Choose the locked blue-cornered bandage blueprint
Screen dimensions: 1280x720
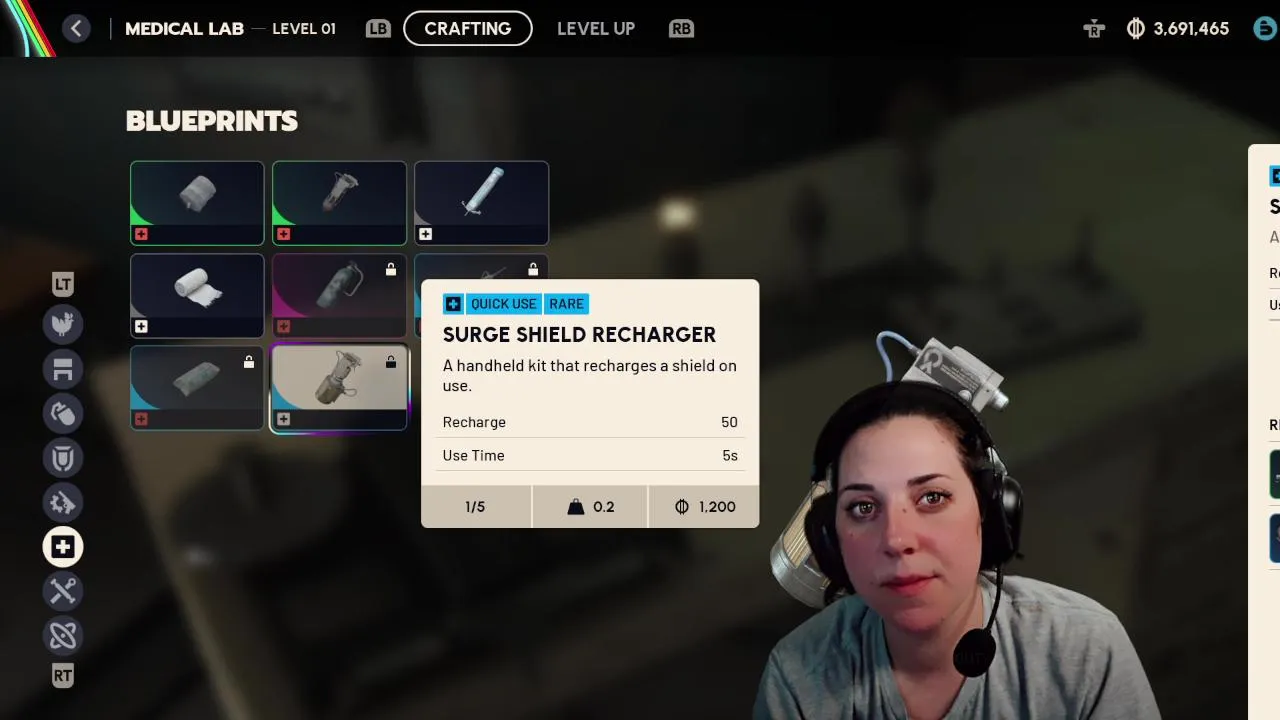click(x=197, y=388)
